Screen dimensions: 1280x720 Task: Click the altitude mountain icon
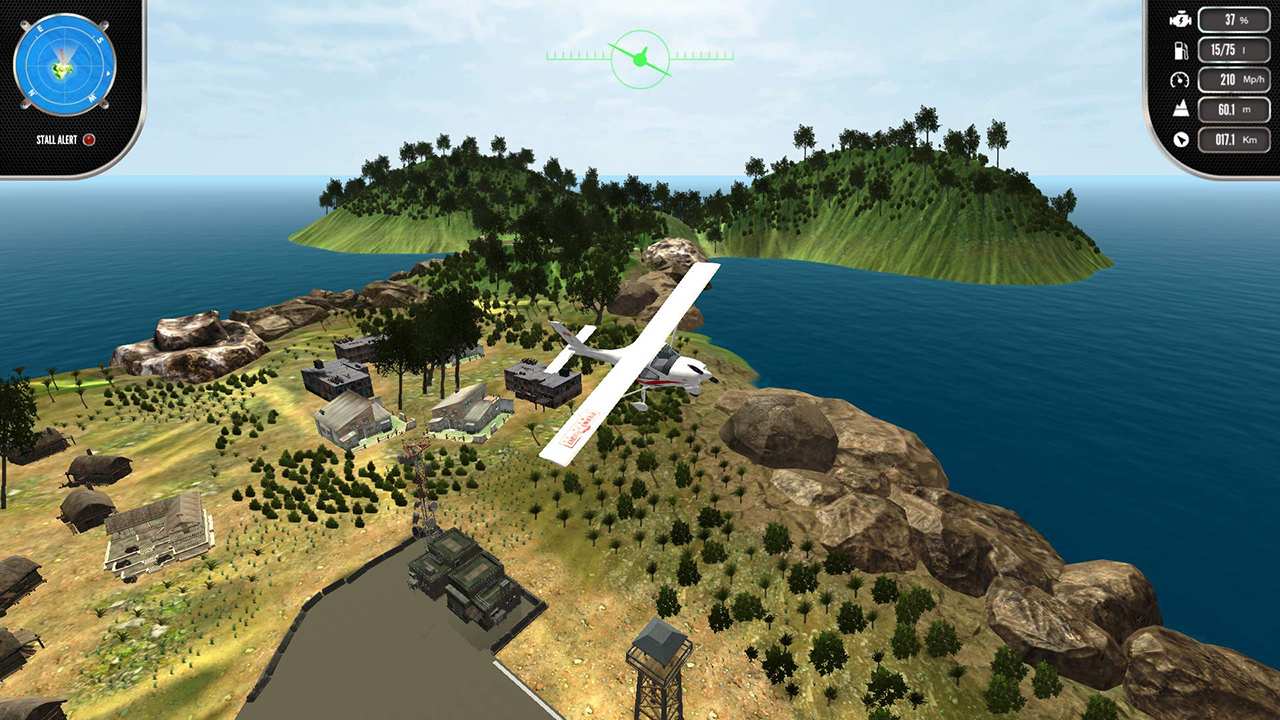click(1181, 108)
